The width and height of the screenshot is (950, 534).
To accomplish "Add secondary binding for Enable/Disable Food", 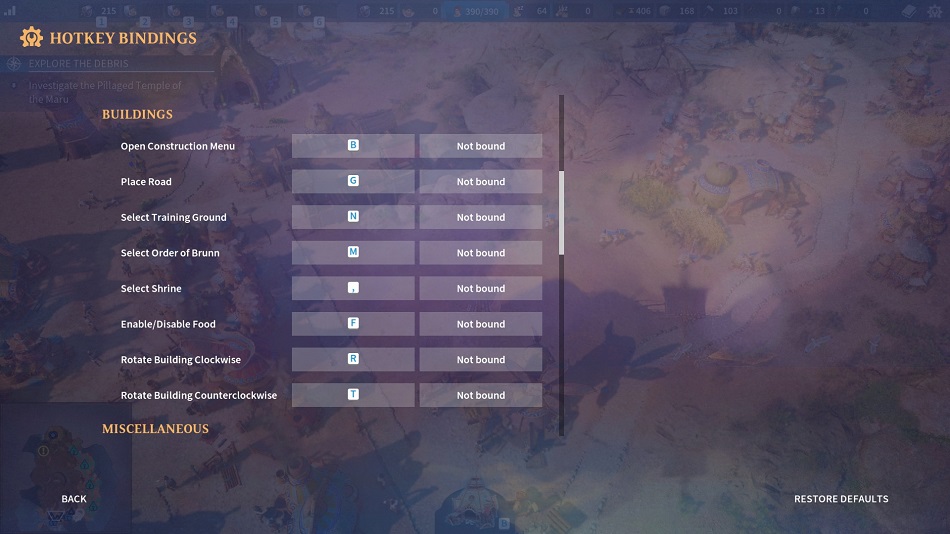I will point(481,324).
